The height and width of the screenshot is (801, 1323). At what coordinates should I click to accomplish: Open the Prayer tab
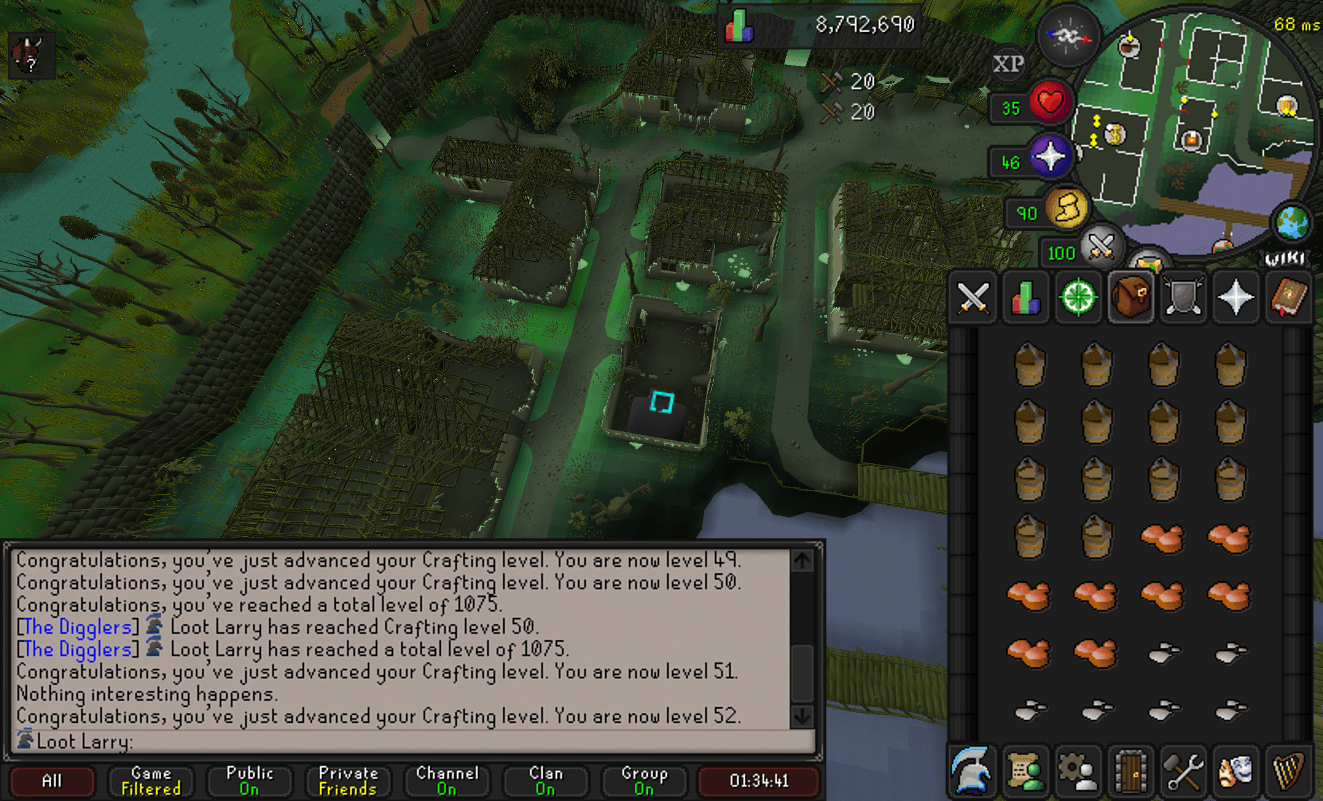tap(1236, 296)
